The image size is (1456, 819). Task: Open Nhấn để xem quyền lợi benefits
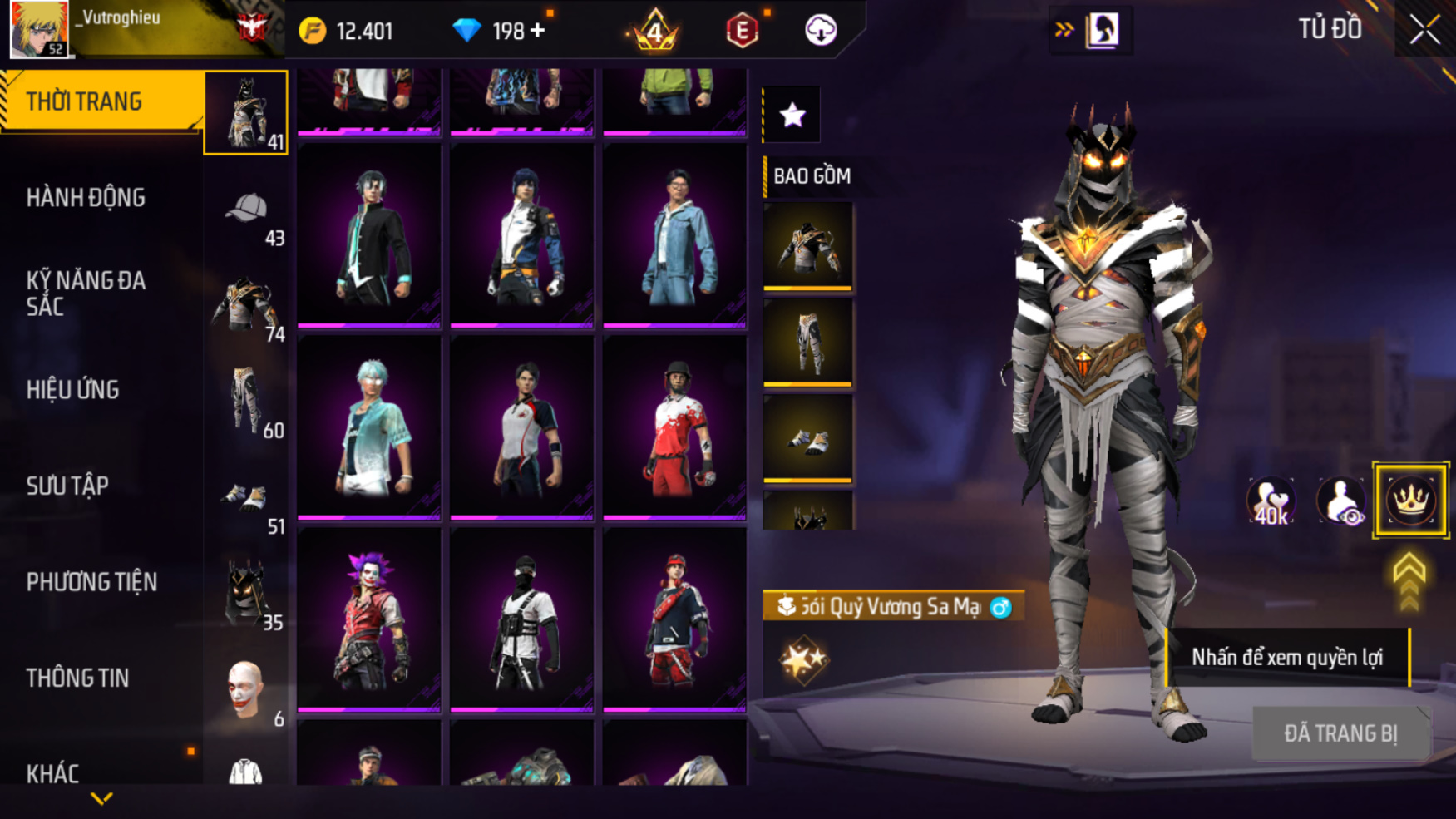click(1286, 658)
